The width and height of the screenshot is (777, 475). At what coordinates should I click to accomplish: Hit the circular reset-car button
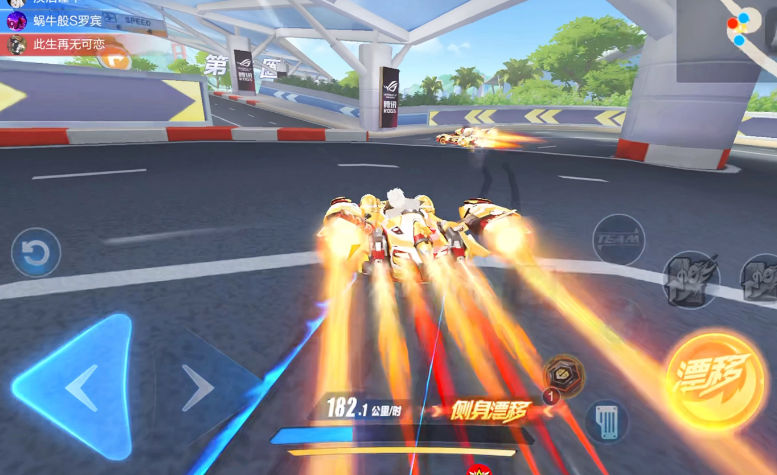pyautogui.click(x=36, y=253)
